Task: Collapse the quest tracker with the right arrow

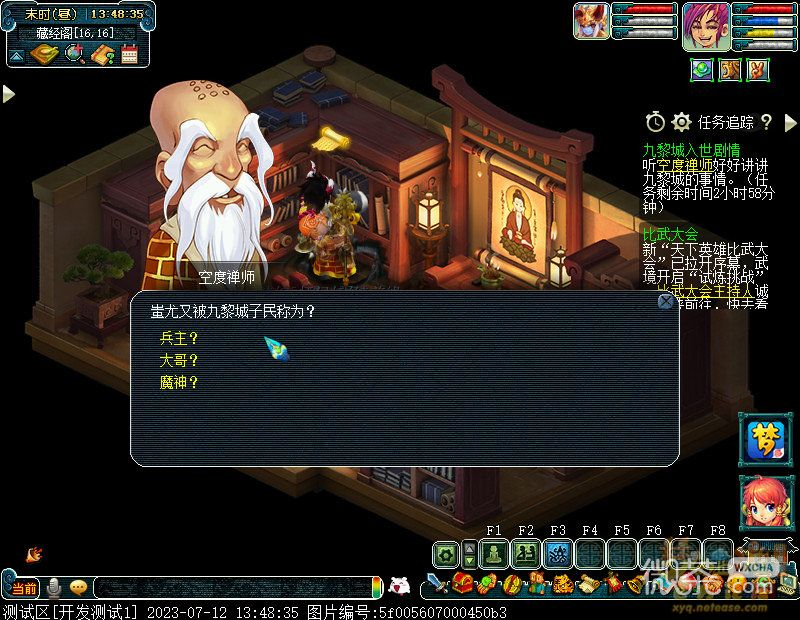Action: (790, 123)
